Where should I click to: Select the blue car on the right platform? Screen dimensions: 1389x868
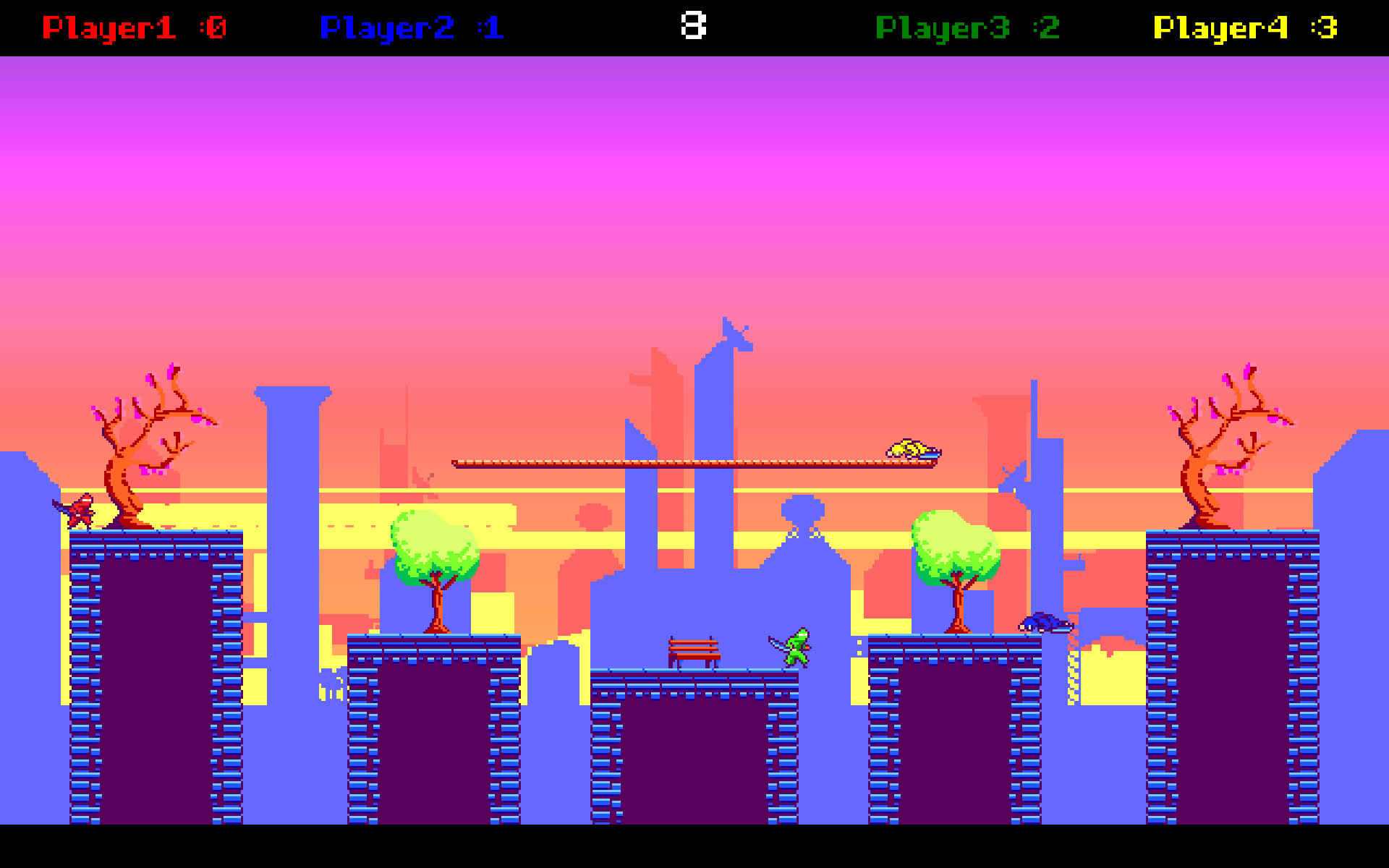click(x=1044, y=624)
